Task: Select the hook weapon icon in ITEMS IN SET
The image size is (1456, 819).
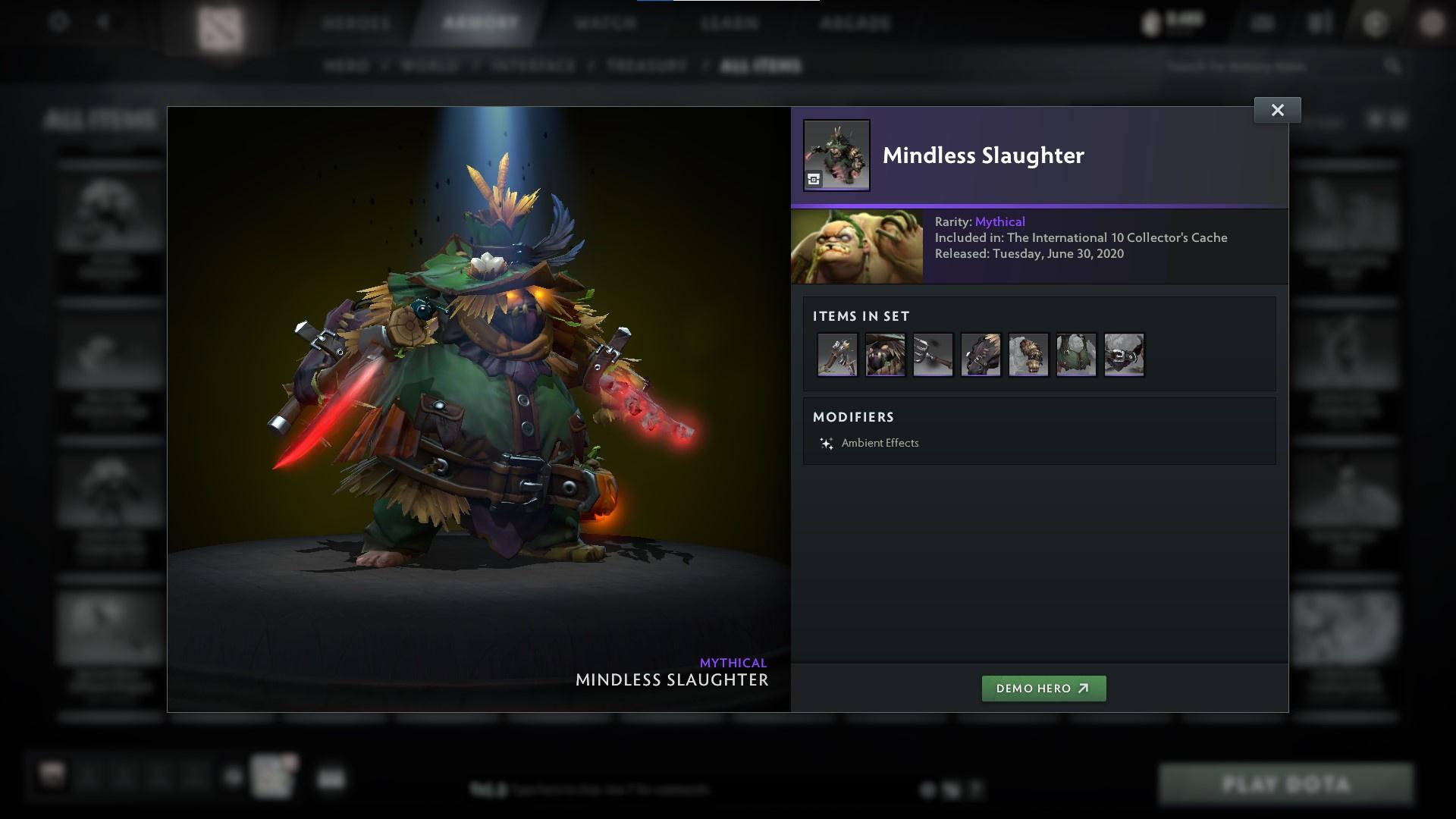Action: (x=933, y=354)
